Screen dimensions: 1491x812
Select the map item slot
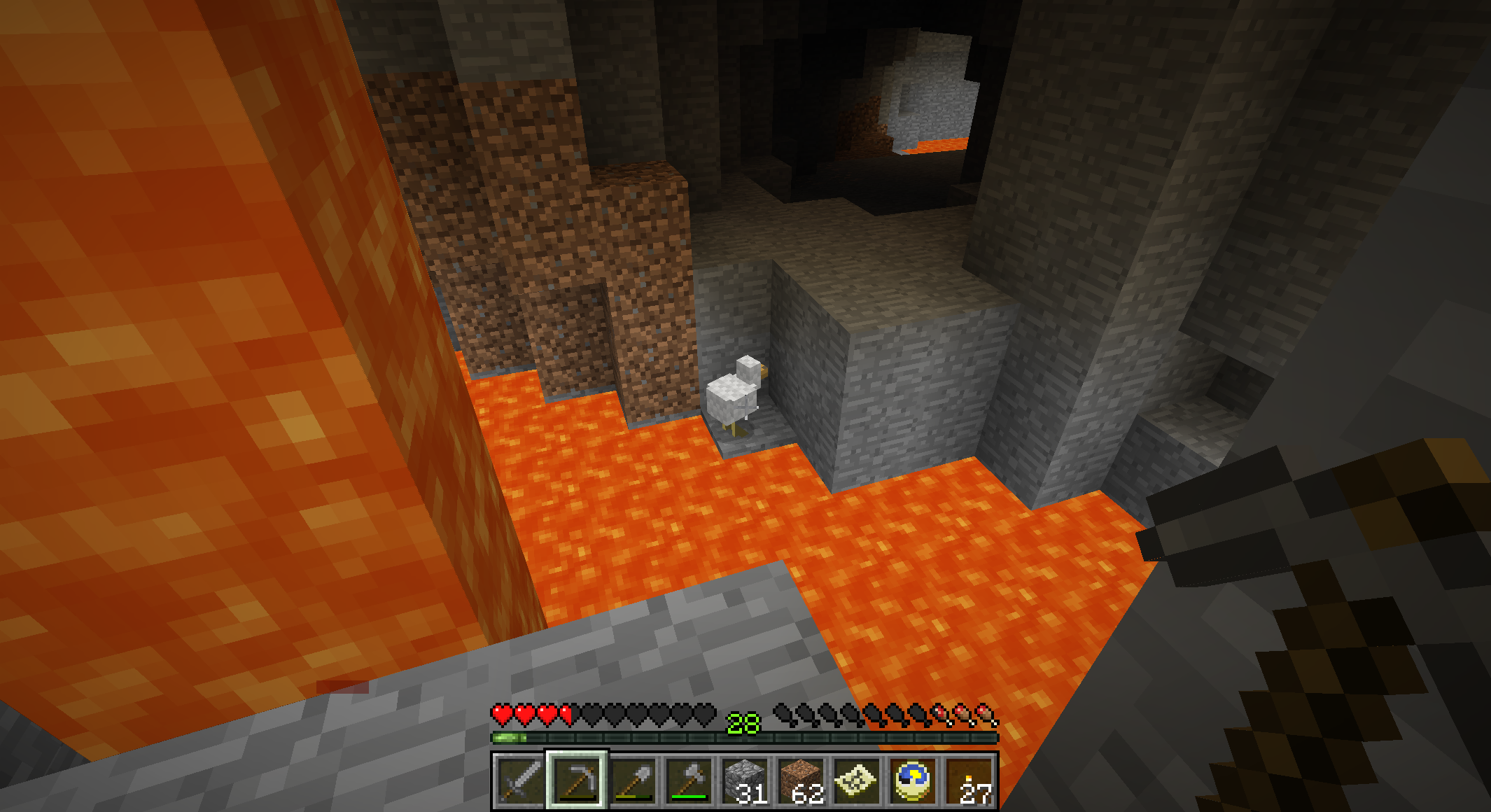857,780
